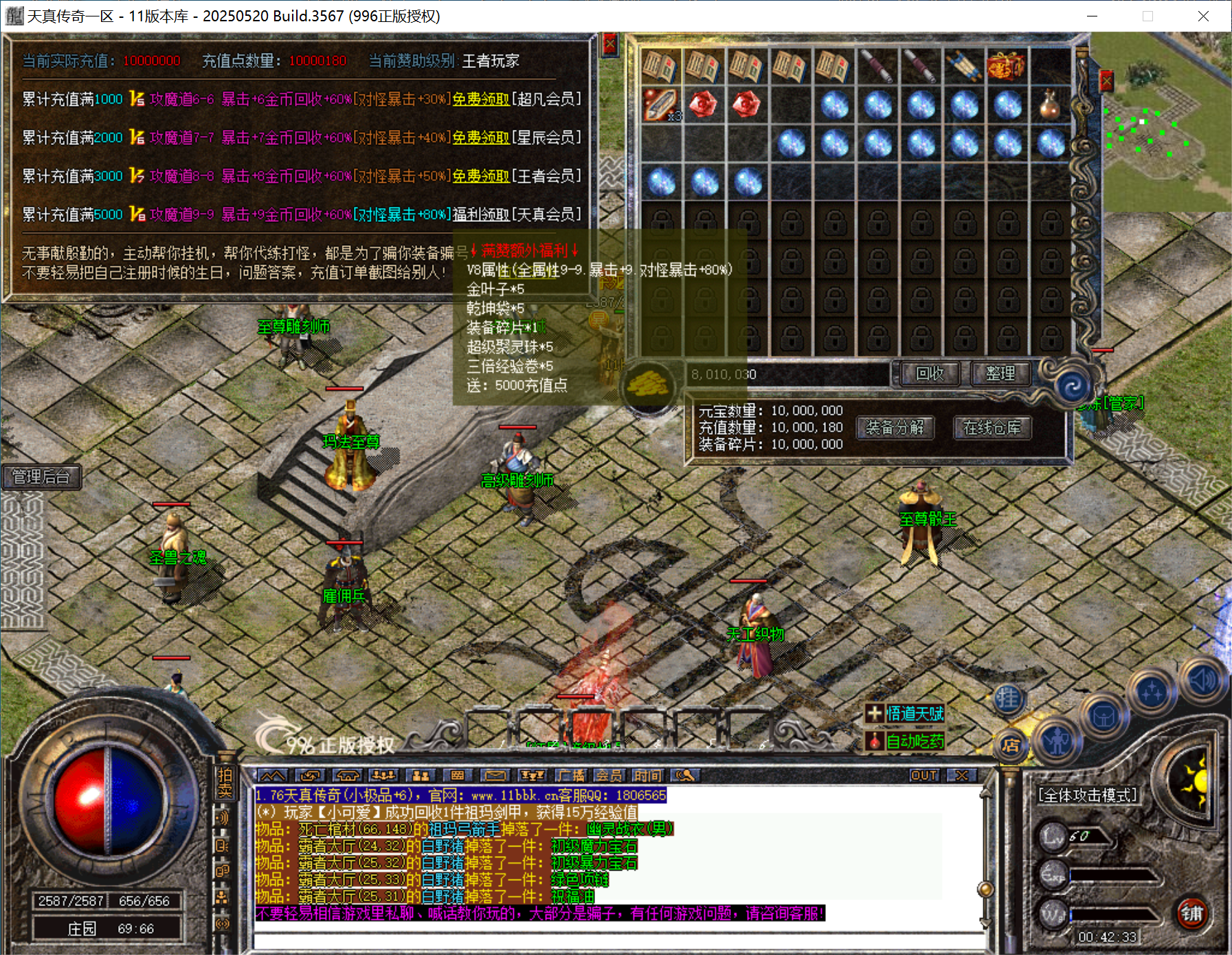Click the OUT button above chat
1232x955 pixels.
click(923, 776)
